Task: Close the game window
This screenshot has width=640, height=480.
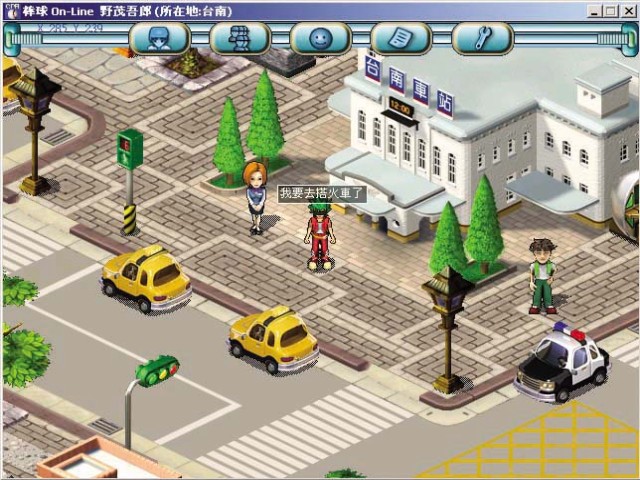Action: tap(628, 10)
